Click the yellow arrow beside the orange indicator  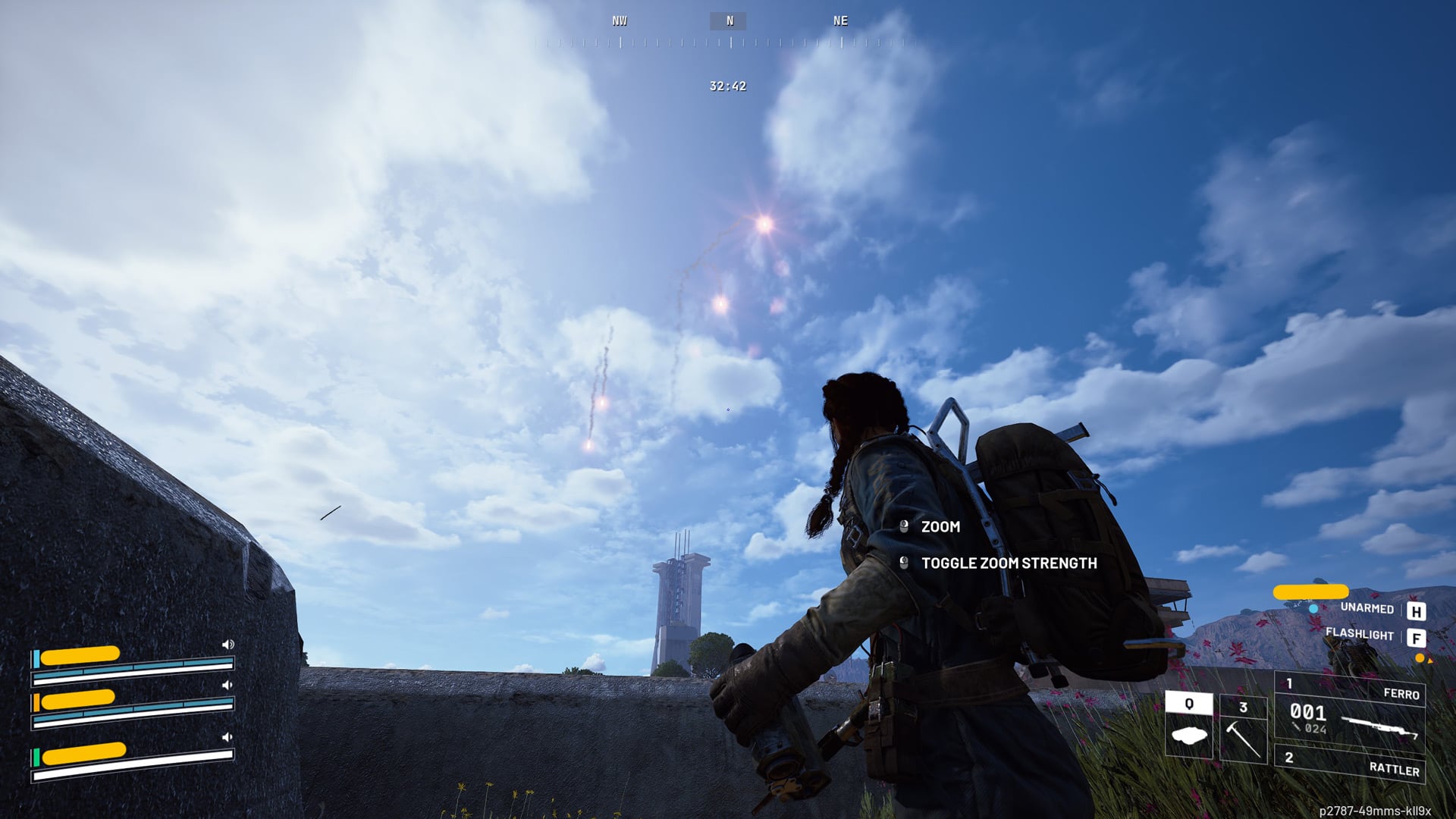[1430, 661]
